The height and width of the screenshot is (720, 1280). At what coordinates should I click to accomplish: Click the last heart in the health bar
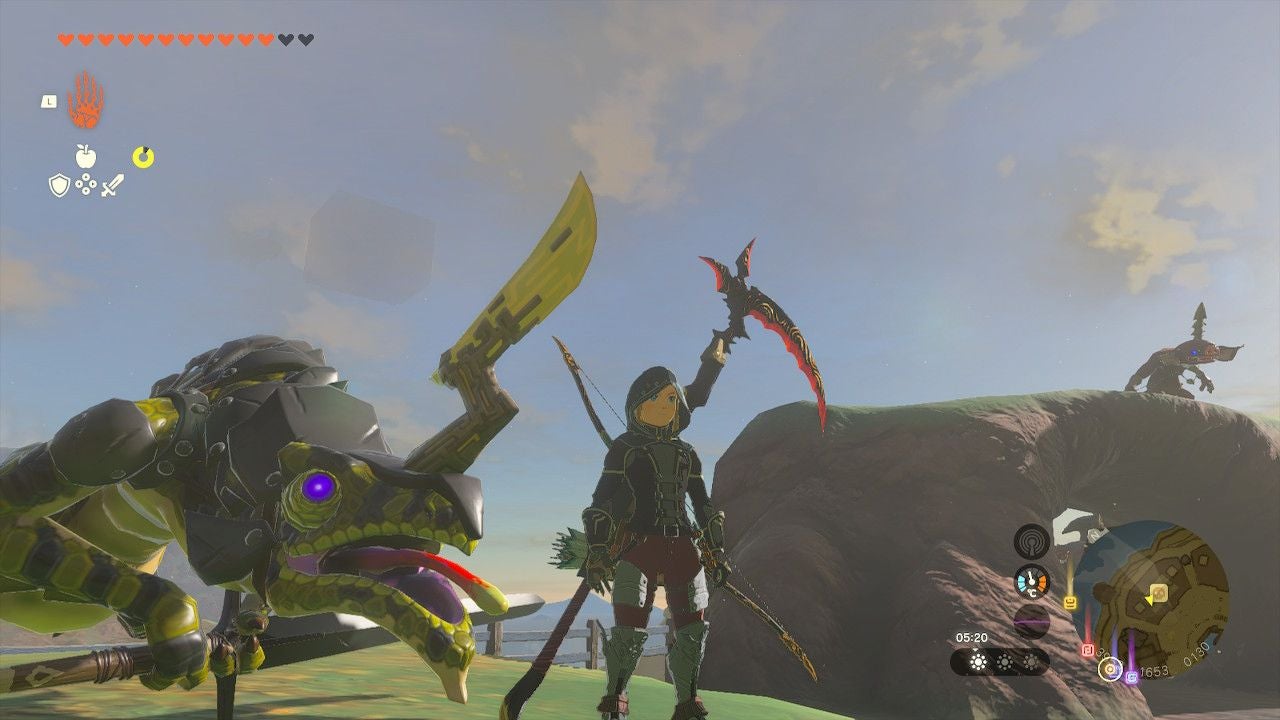click(306, 37)
